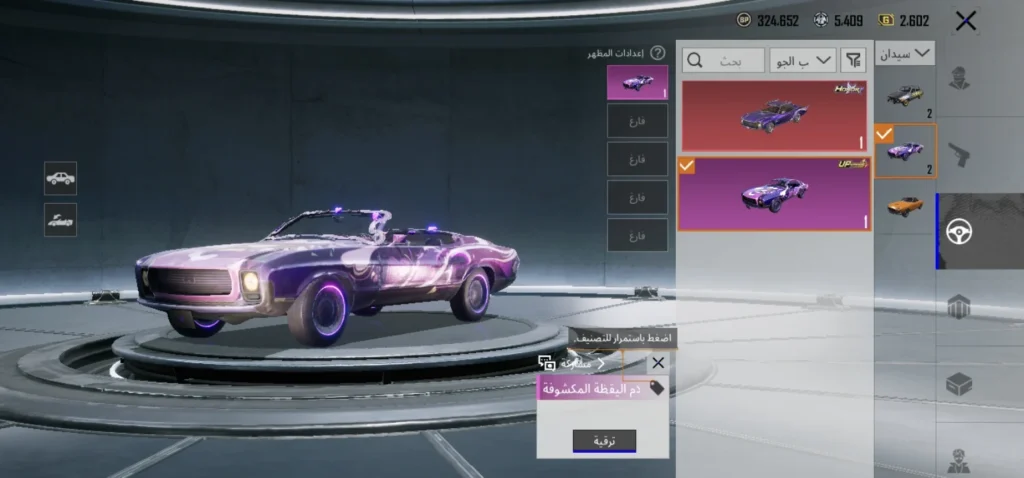Switch to the steering wheel vehicles tab

coord(960,231)
